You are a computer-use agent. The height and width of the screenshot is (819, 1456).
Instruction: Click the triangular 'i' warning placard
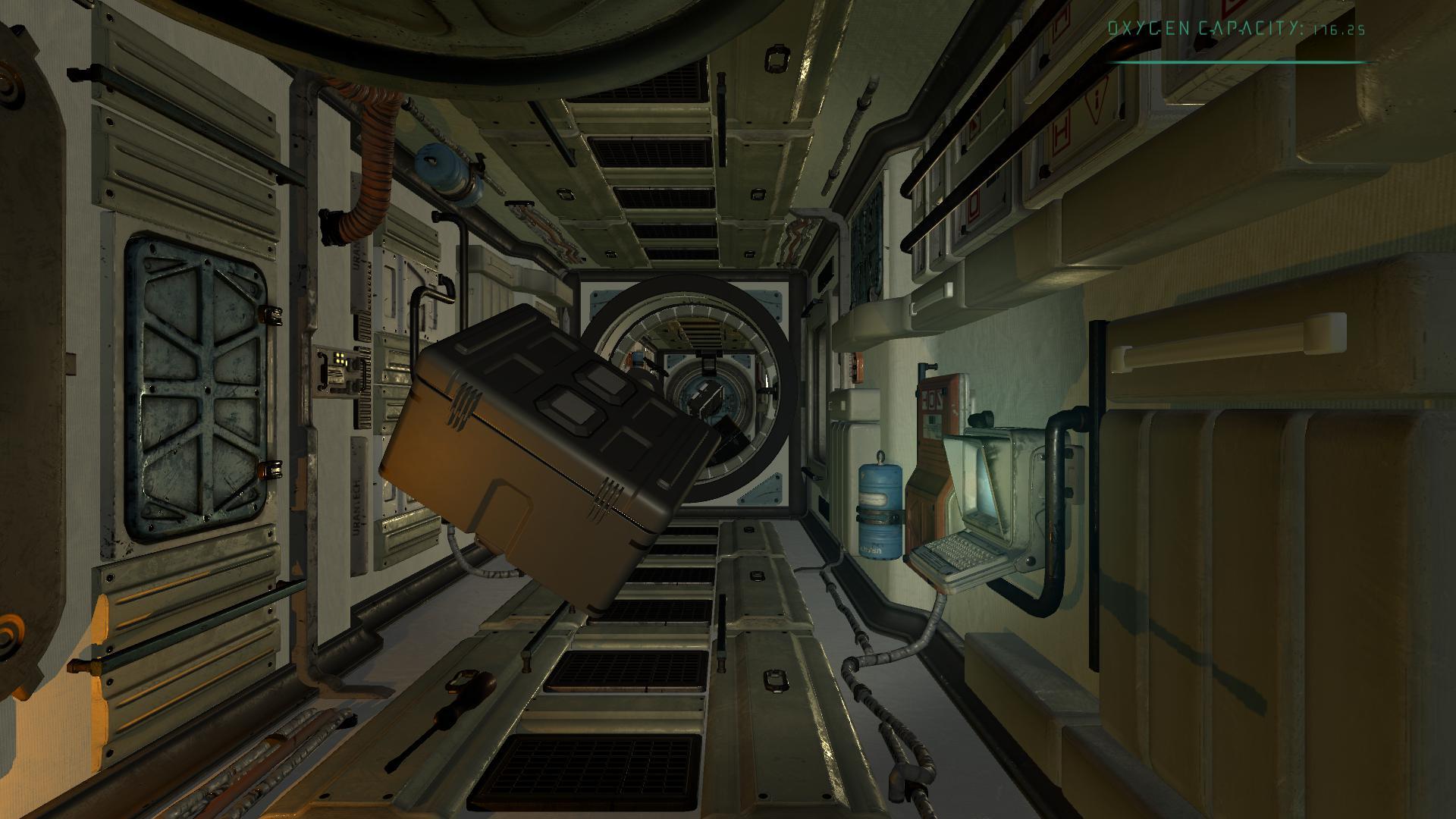point(1096,99)
